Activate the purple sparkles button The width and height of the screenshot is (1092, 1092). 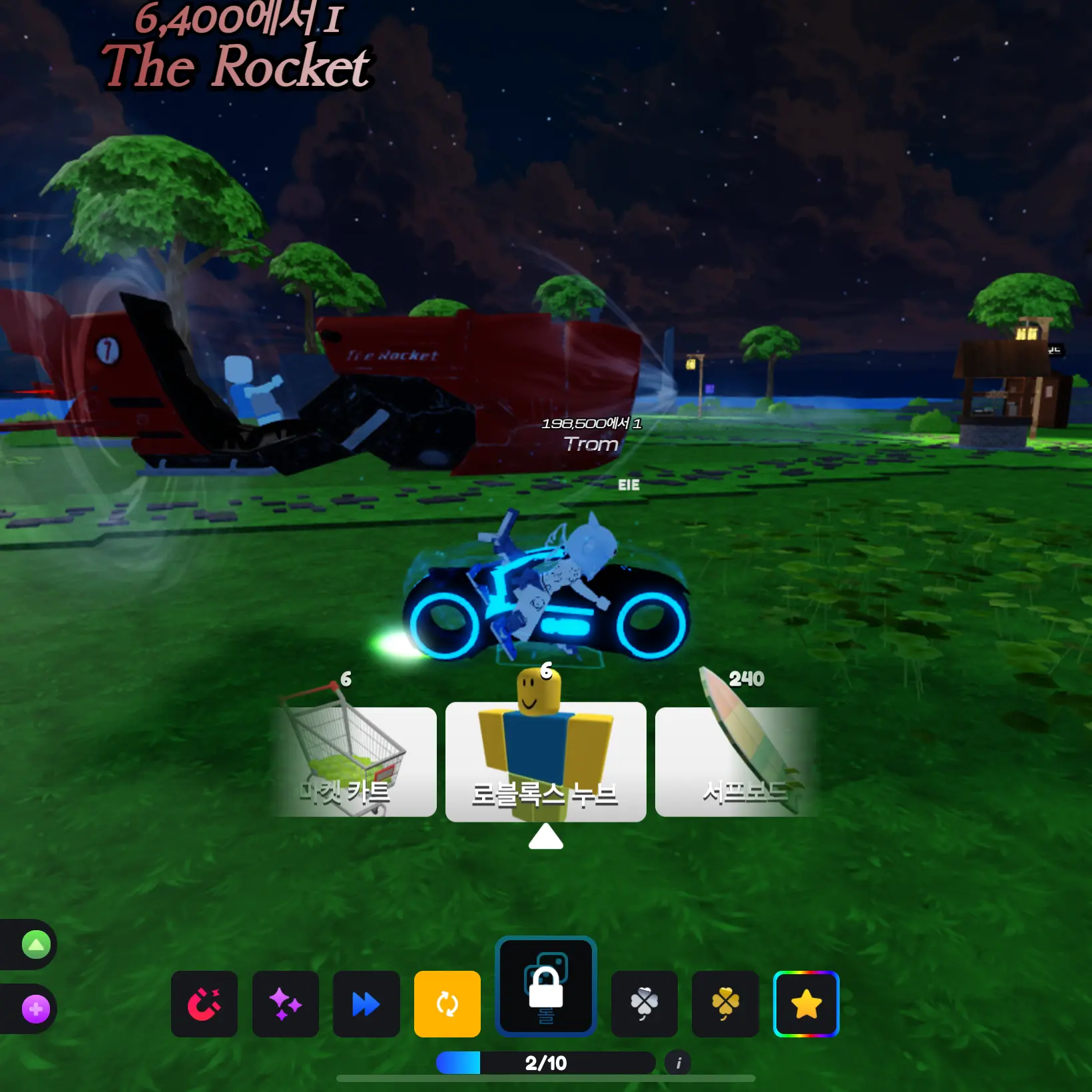coord(285,1003)
